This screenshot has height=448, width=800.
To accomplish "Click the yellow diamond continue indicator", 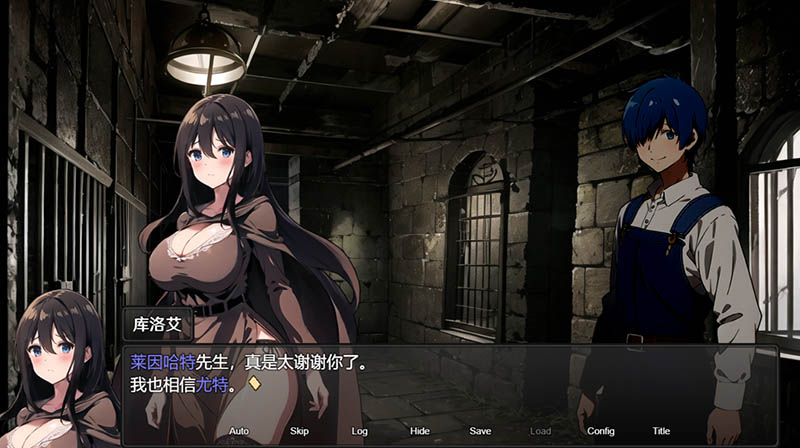I will [254, 383].
